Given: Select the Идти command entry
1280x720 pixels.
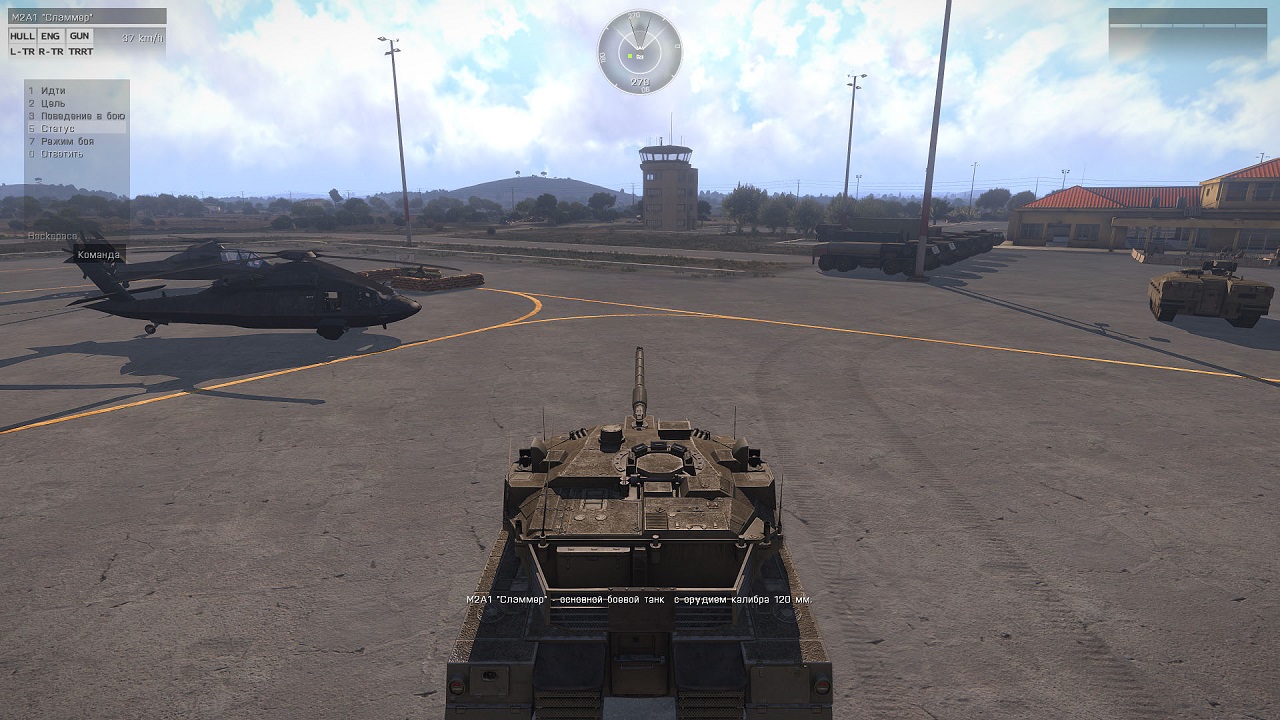Looking at the screenshot, I should (54, 91).
